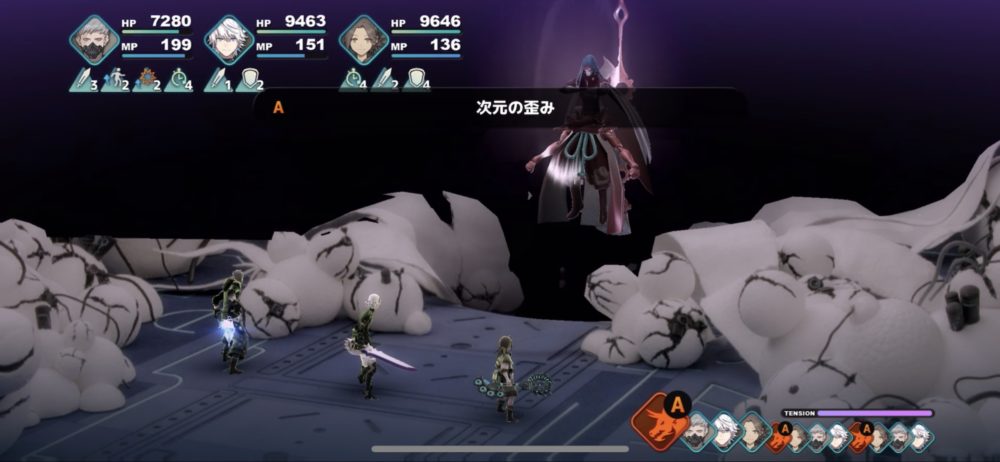Select the masked gray-haired party member portrait

(94, 40)
